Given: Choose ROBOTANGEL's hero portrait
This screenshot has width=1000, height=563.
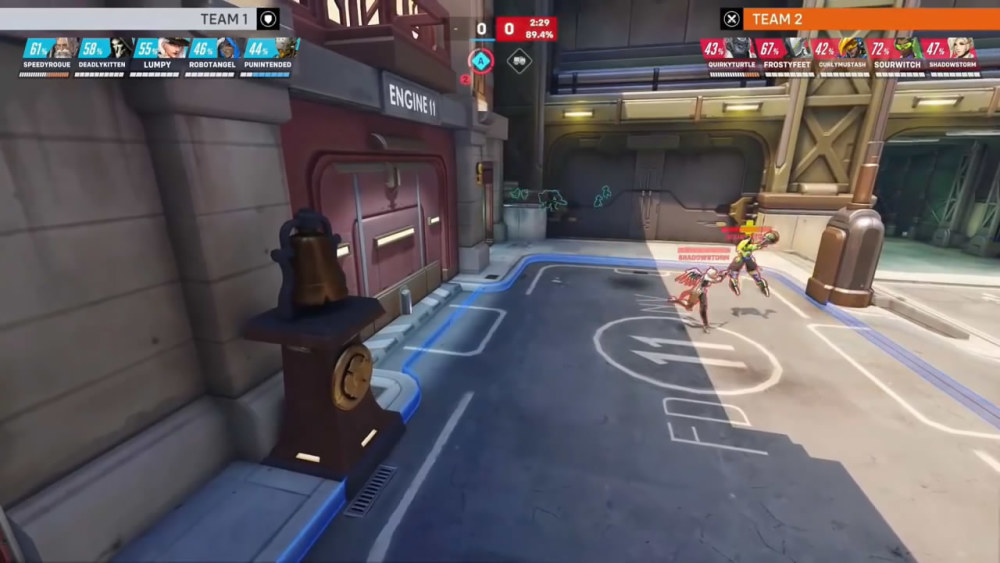Looking at the screenshot, I should (x=228, y=48).
